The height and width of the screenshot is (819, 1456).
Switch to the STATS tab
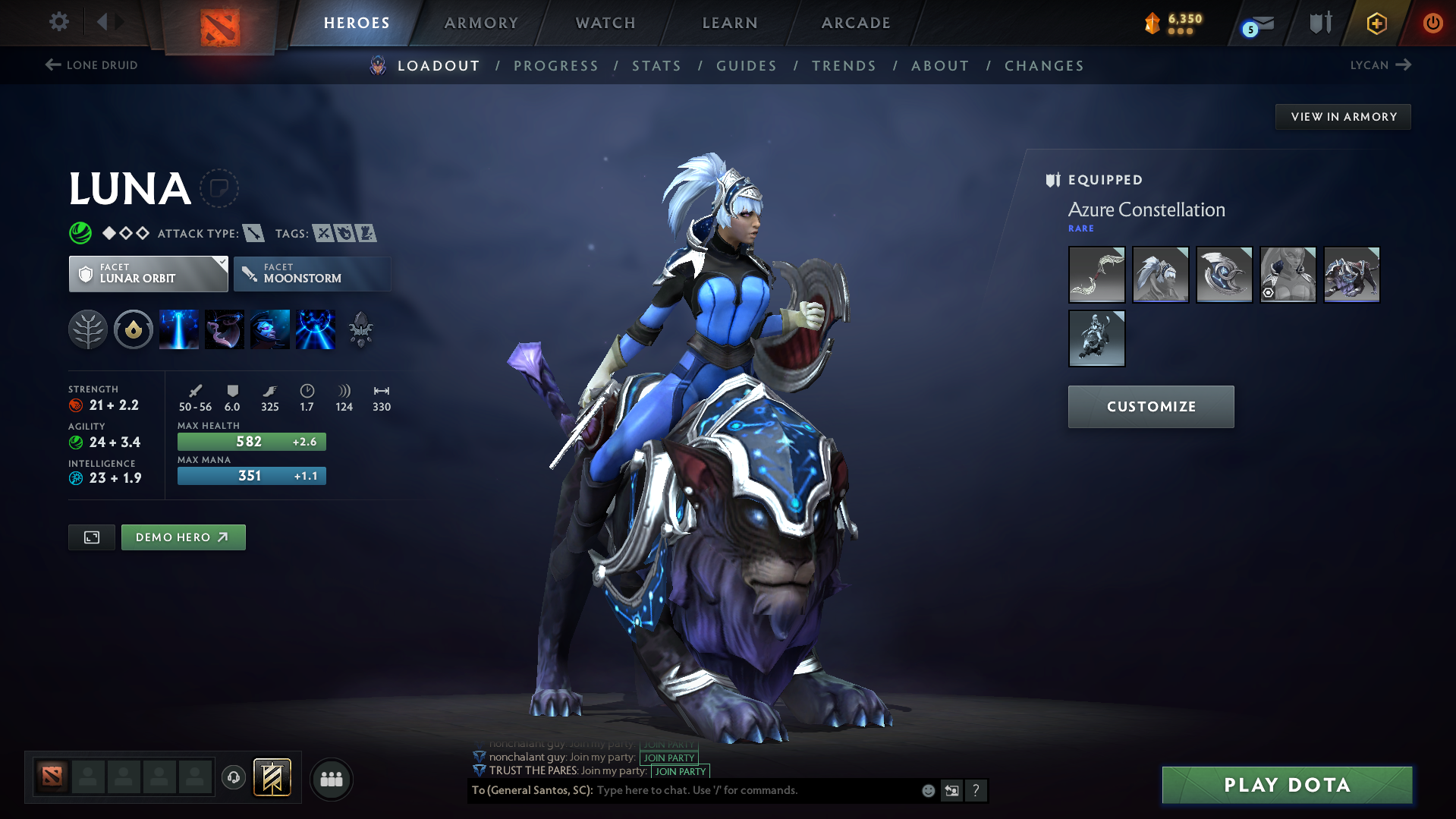pyautogui.click(x=656, y=66)
